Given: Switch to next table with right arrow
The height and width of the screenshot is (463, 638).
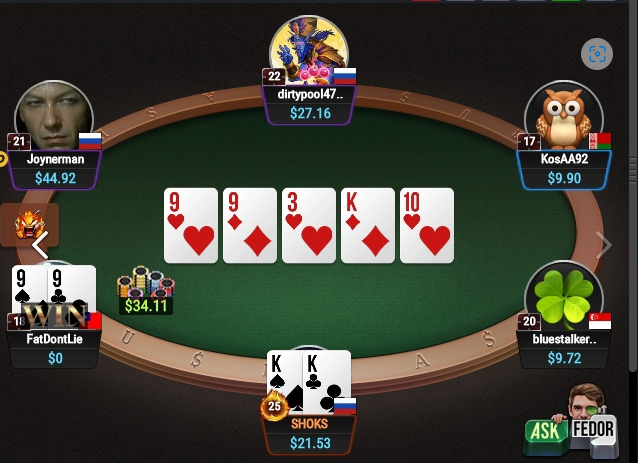Looking at the screenshot, I should coord(602,244).
